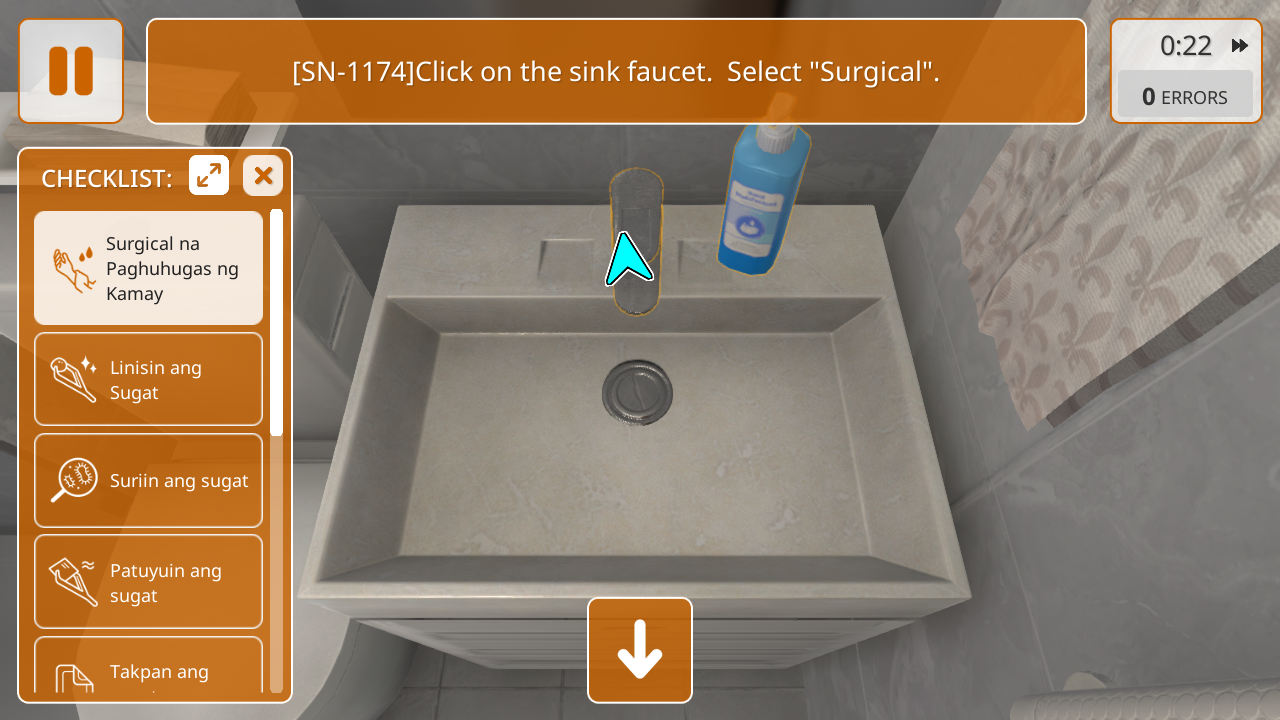Close the checklist panel
Viewport: 1280px width, 720px height.
[263, 176]
